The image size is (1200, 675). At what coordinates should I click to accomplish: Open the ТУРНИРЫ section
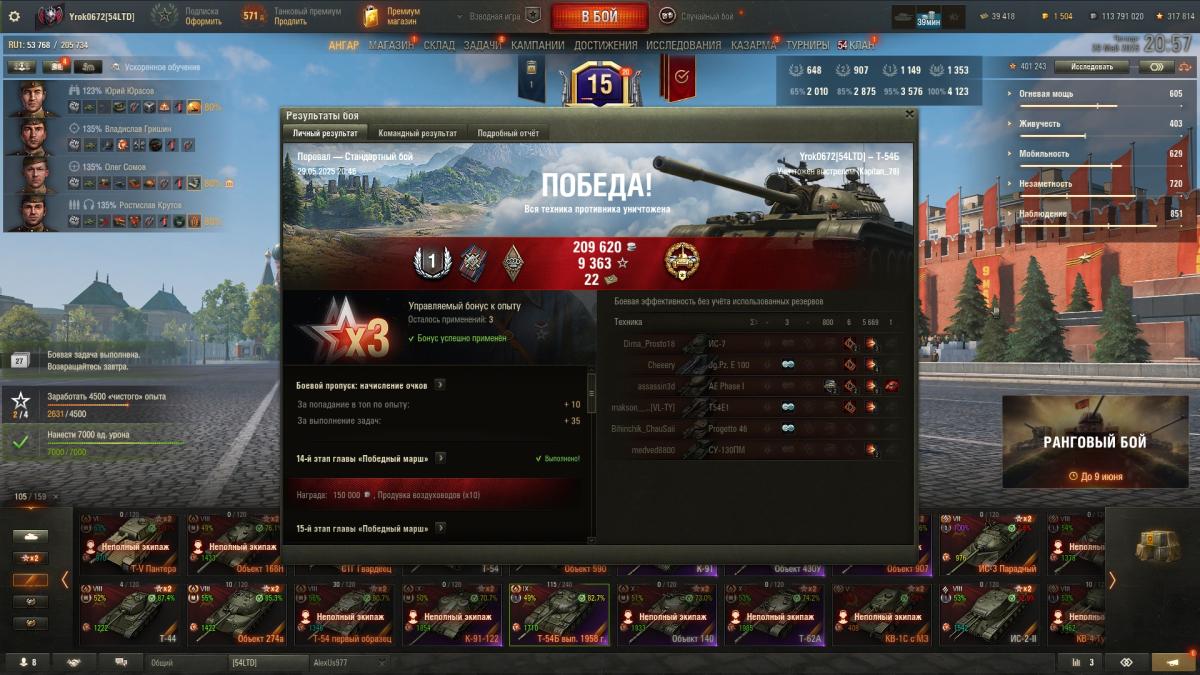(807, 45)
